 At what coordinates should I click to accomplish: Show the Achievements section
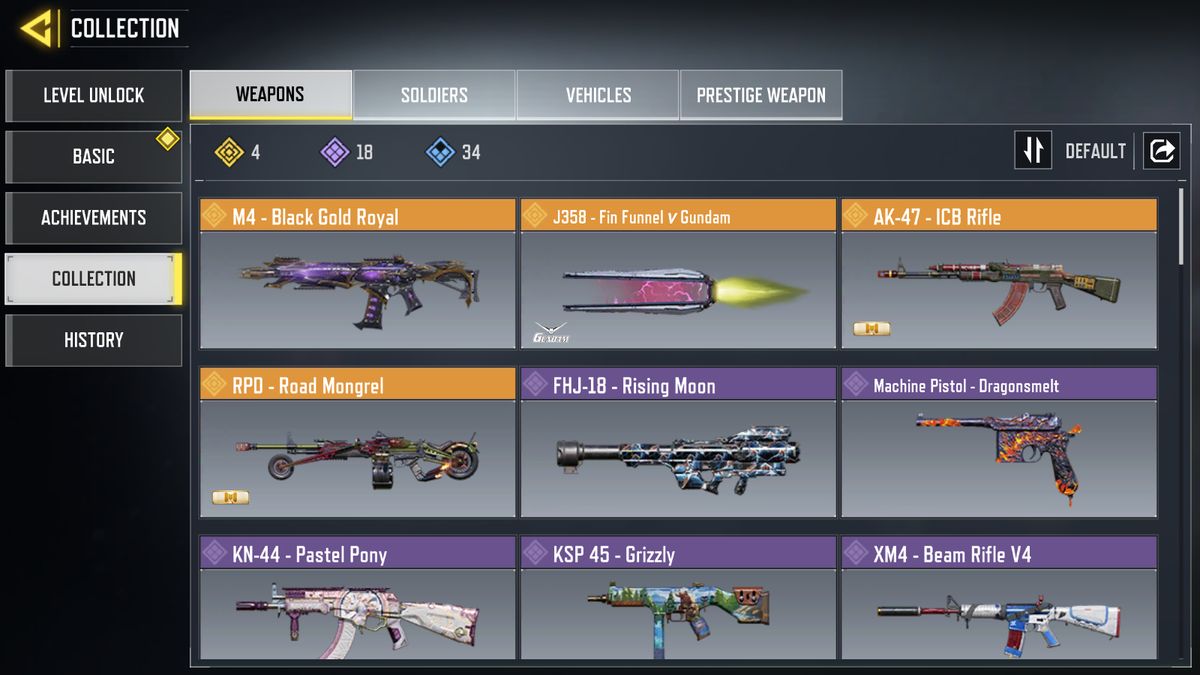click(93, 218)
